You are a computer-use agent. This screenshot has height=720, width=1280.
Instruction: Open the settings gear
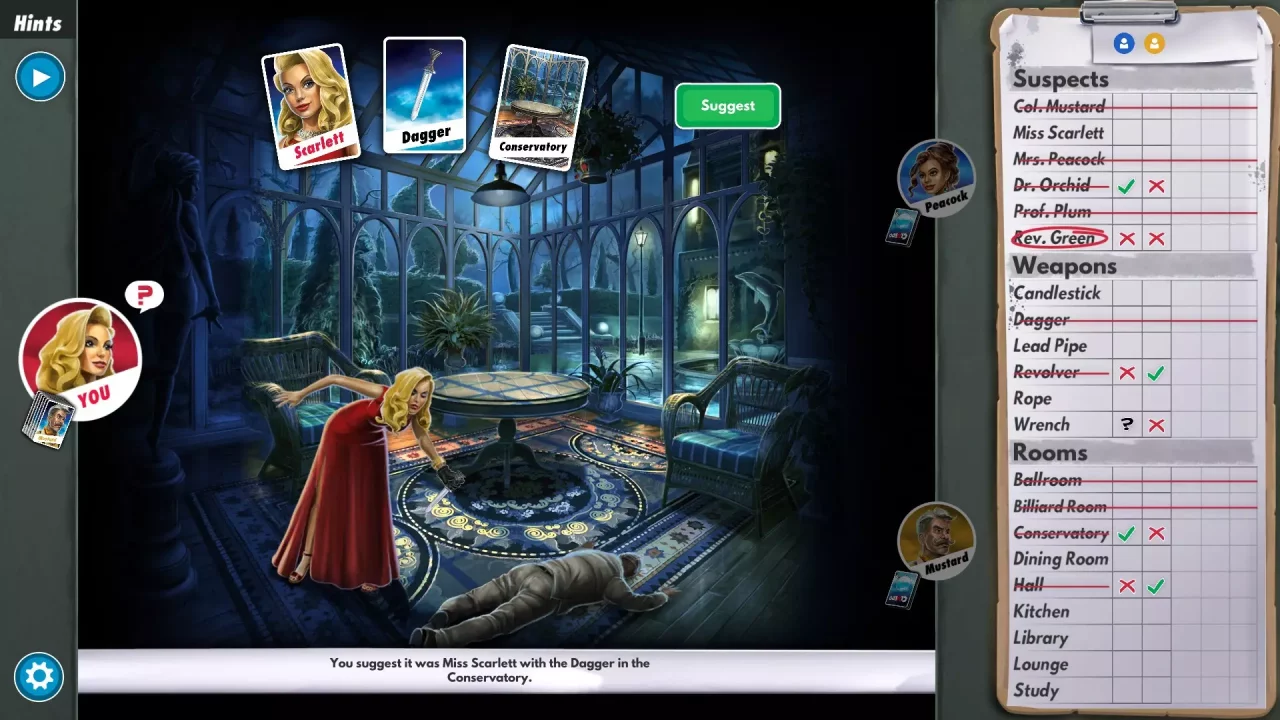pyautogui.click(x=38, y=677)
